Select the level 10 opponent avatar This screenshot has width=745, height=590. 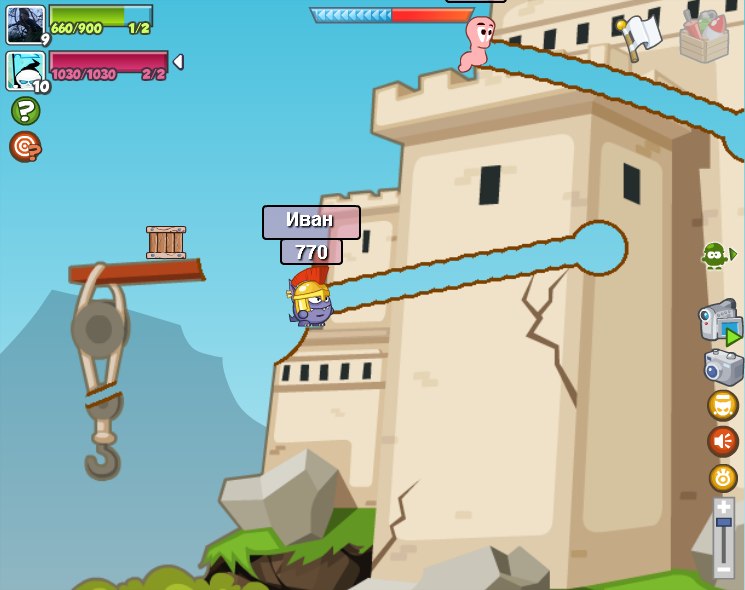tap(25, 70)
